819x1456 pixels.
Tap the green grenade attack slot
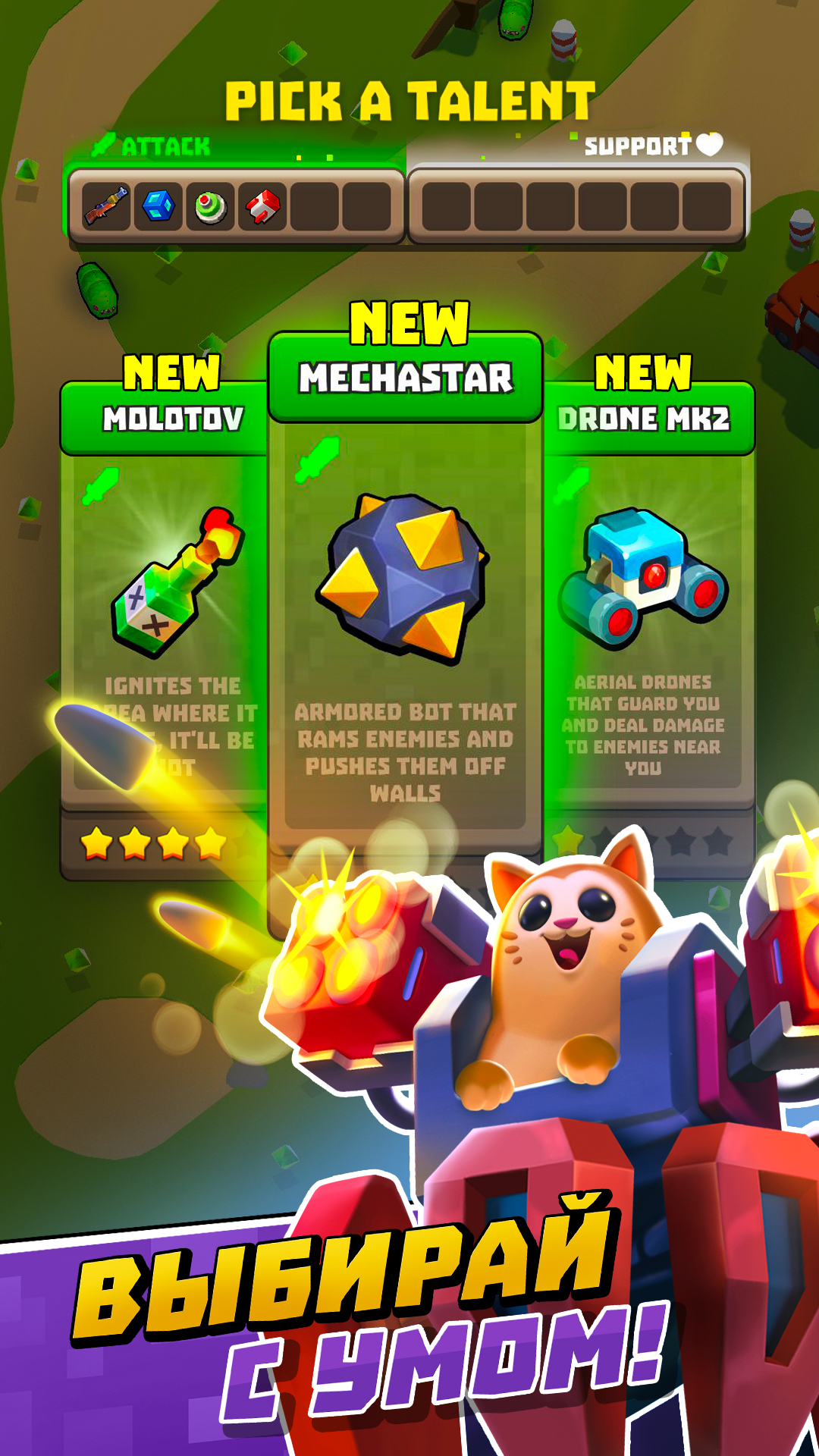tap(211, 206)
